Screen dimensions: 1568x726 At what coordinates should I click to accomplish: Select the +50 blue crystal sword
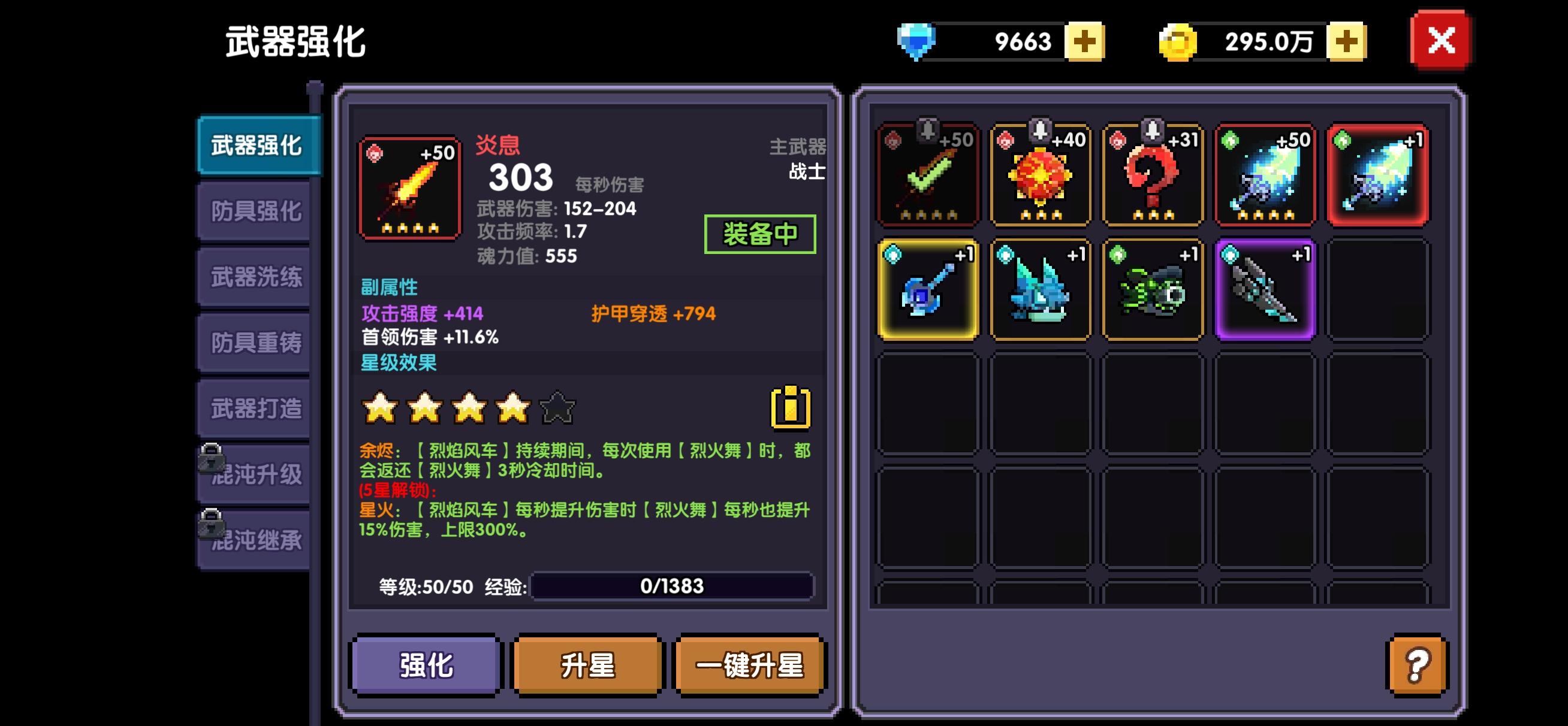(1265, 175)
